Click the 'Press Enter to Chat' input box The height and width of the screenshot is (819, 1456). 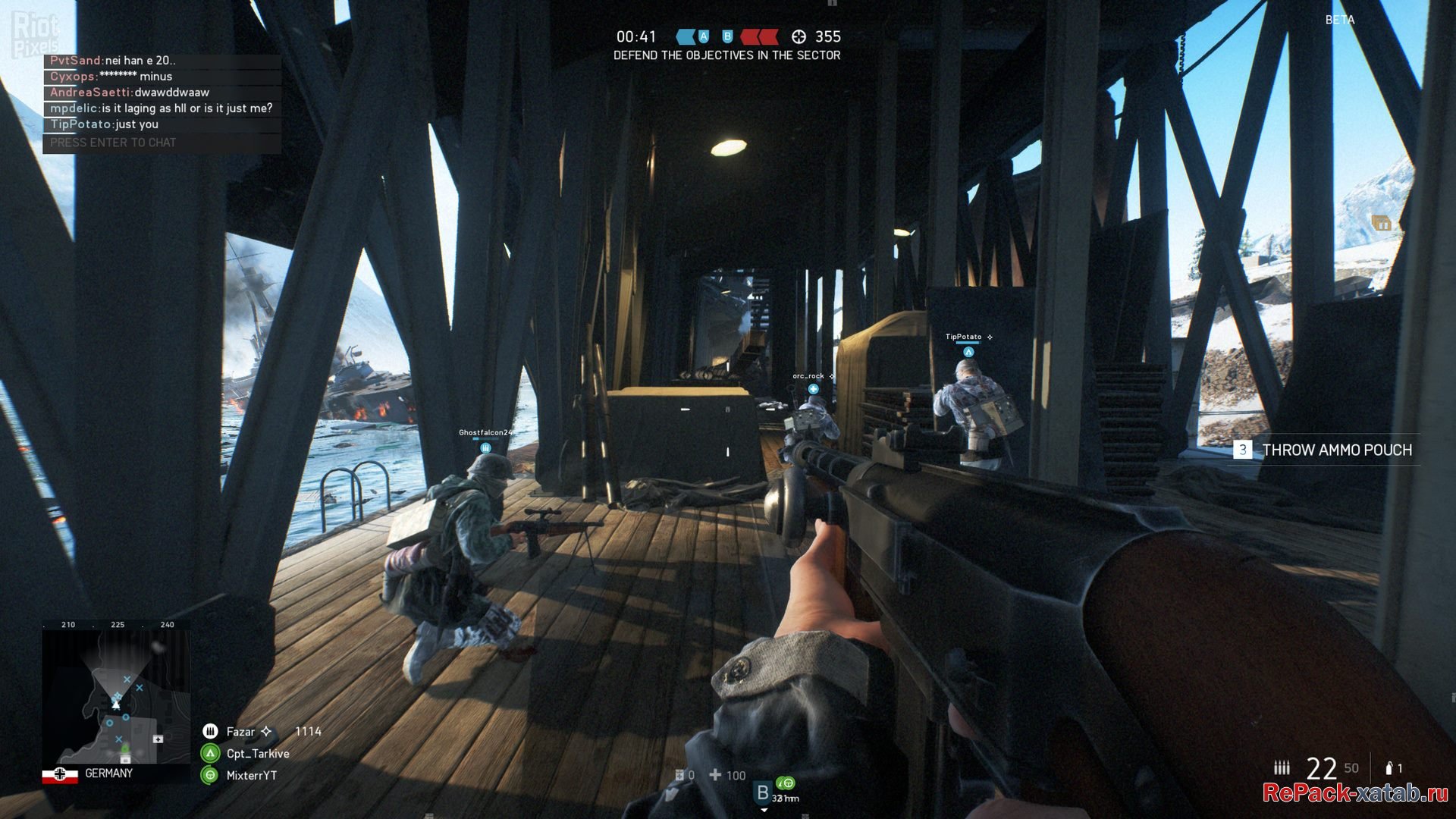[x=162, y=143]
